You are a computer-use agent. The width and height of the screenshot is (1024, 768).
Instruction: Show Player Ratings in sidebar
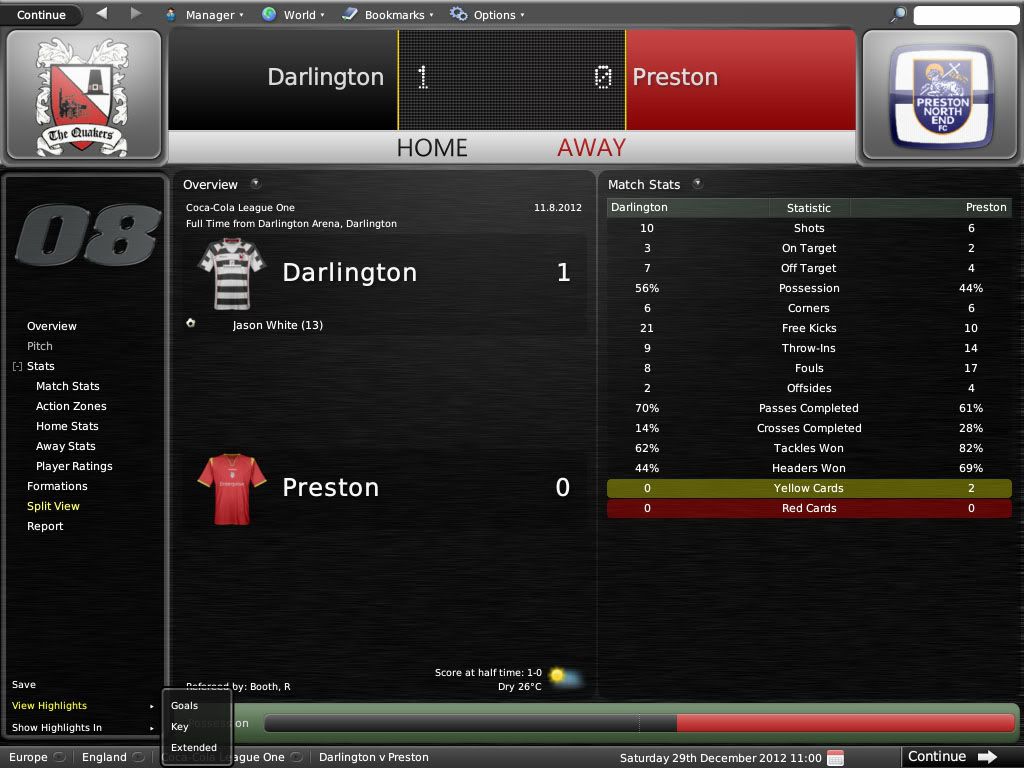(x=74, y=466)
